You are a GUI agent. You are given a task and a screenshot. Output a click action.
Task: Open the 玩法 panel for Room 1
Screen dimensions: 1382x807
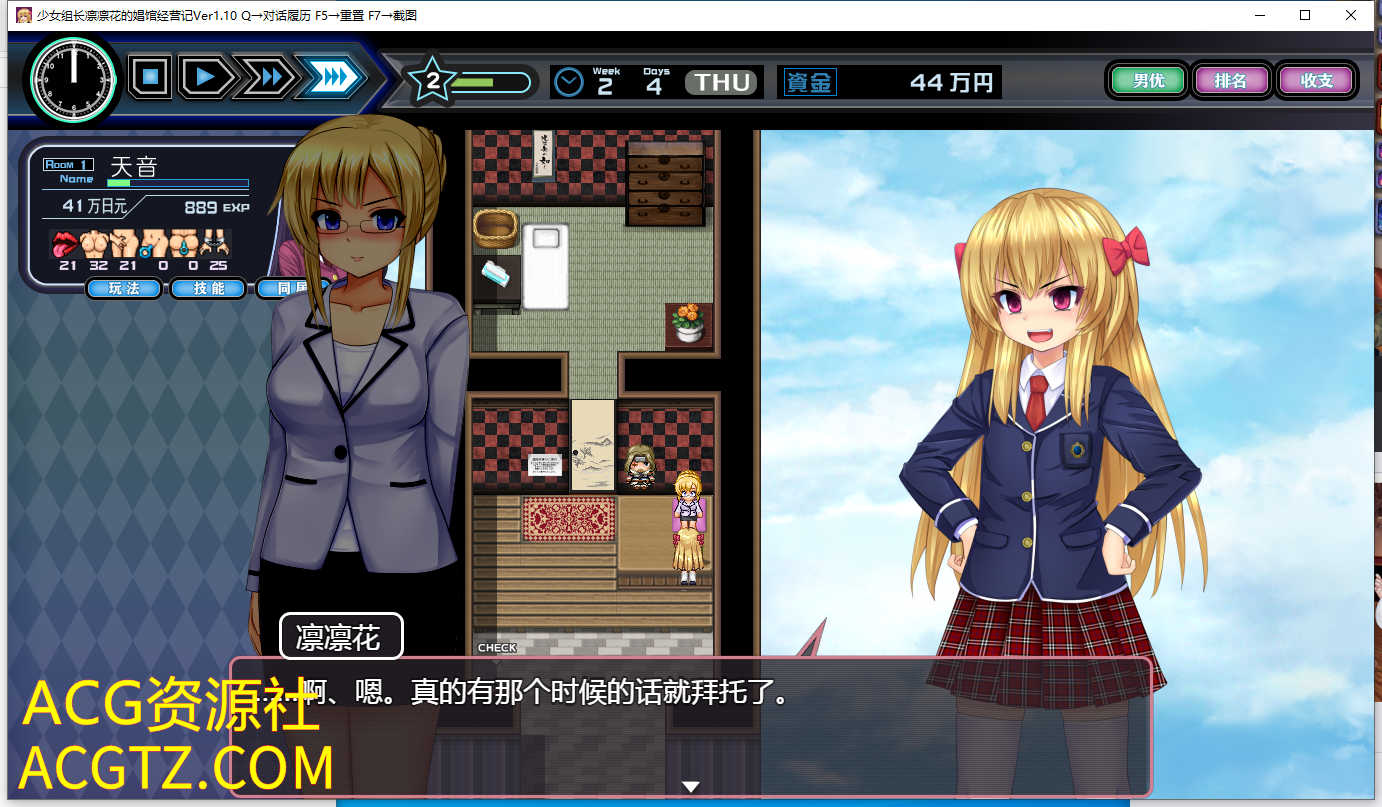[125, 289]
